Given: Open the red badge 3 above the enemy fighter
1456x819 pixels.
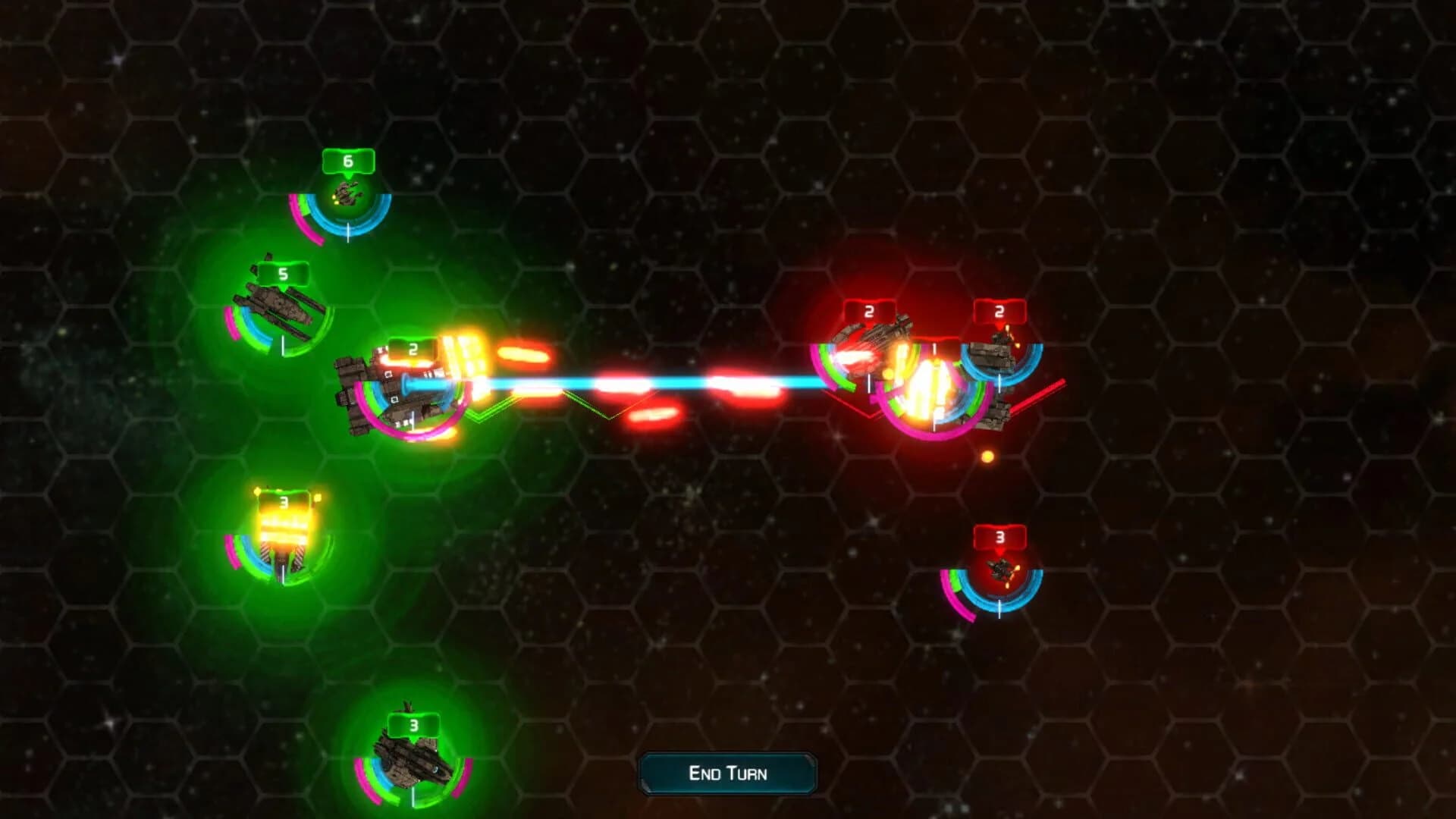Looking at the screenshot, I should click(x=999, y=536).
